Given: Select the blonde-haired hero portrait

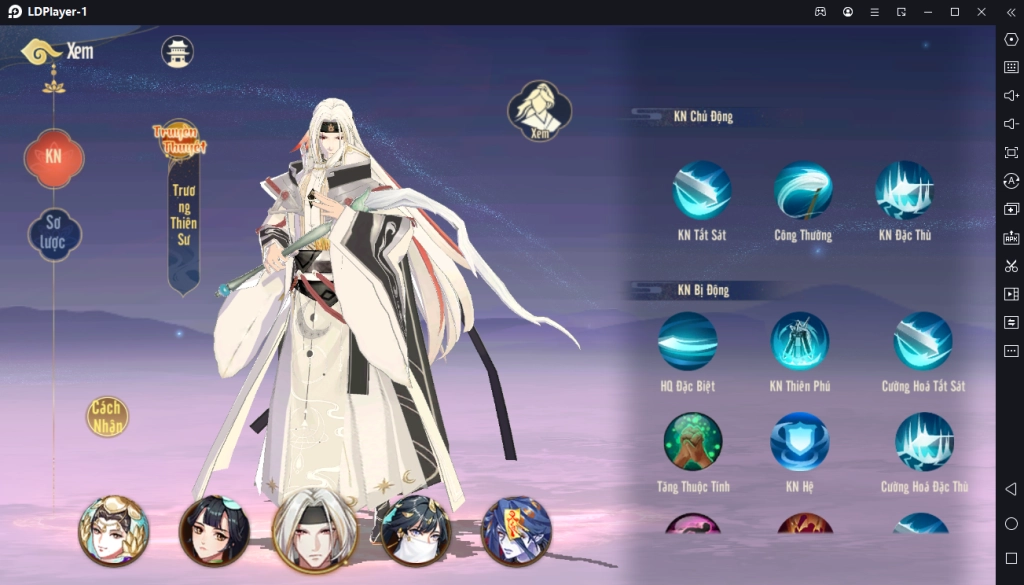Looking at the screenshot, I should (114, 530).
